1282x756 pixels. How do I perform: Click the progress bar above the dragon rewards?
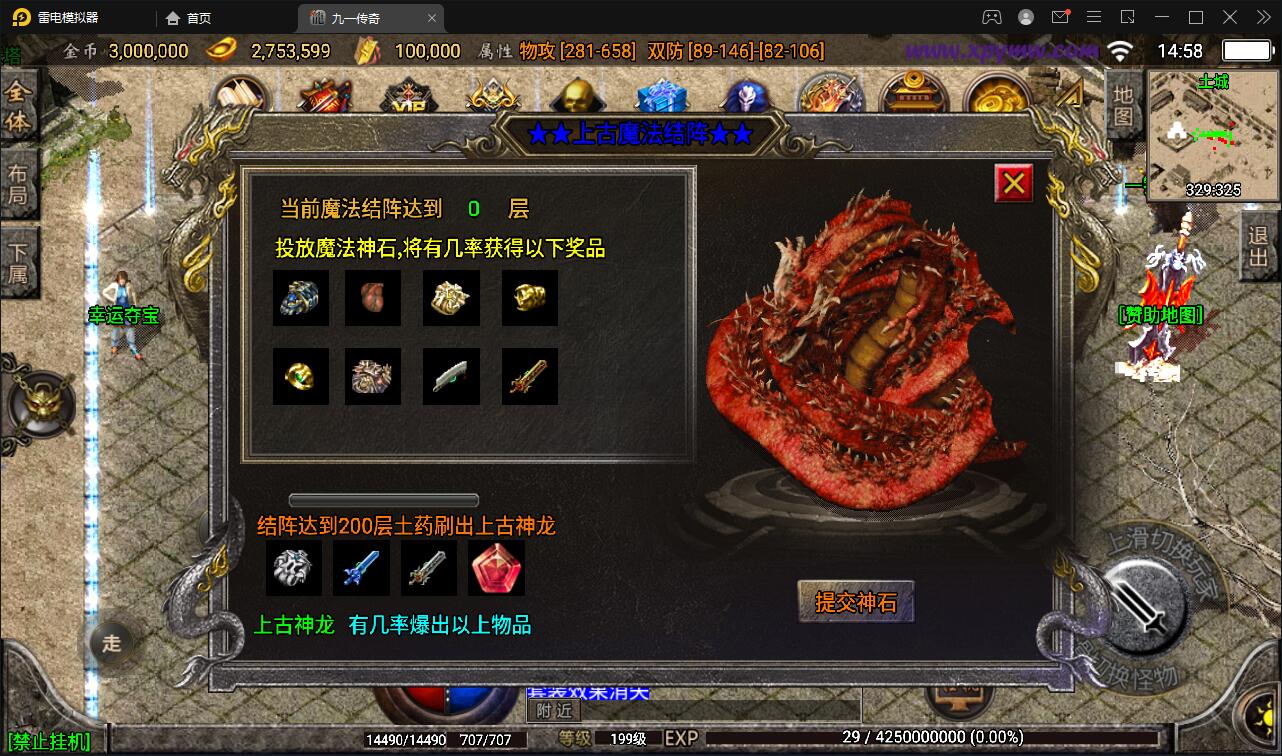383,498
